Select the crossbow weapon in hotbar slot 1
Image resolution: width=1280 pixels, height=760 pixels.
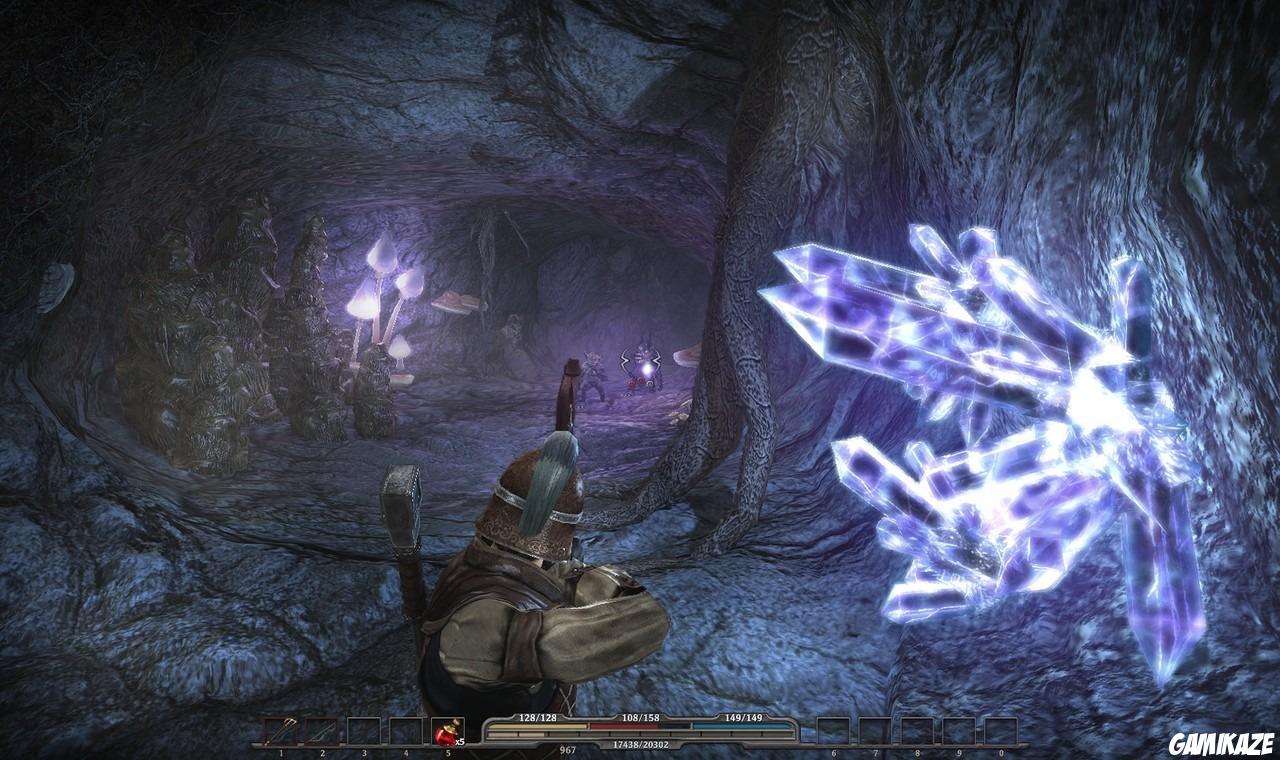coord(280,732)
